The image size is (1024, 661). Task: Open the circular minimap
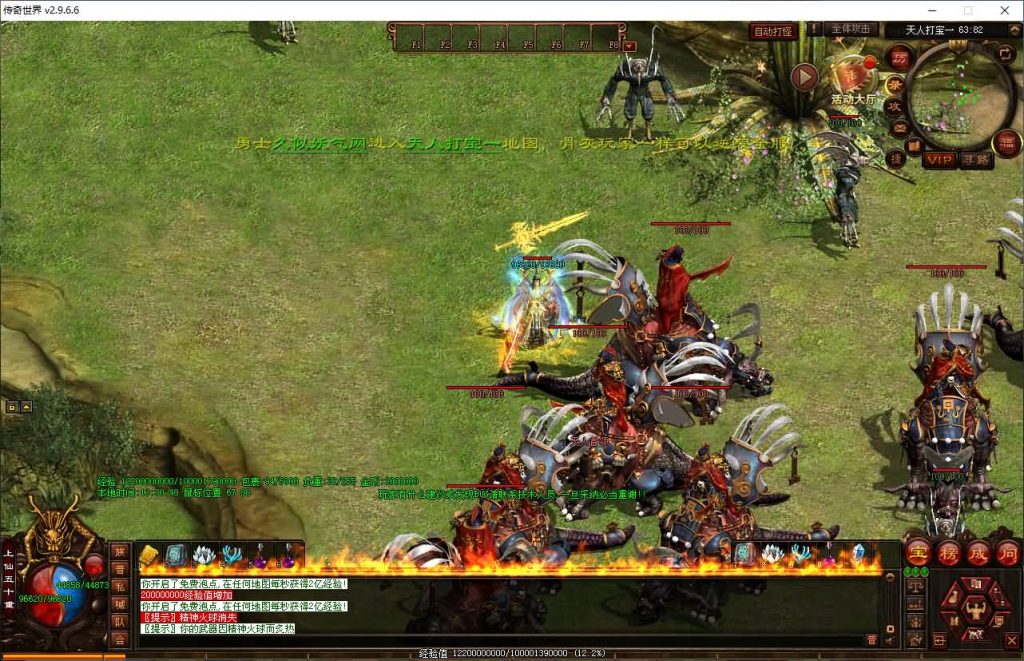tap(961, 94)
